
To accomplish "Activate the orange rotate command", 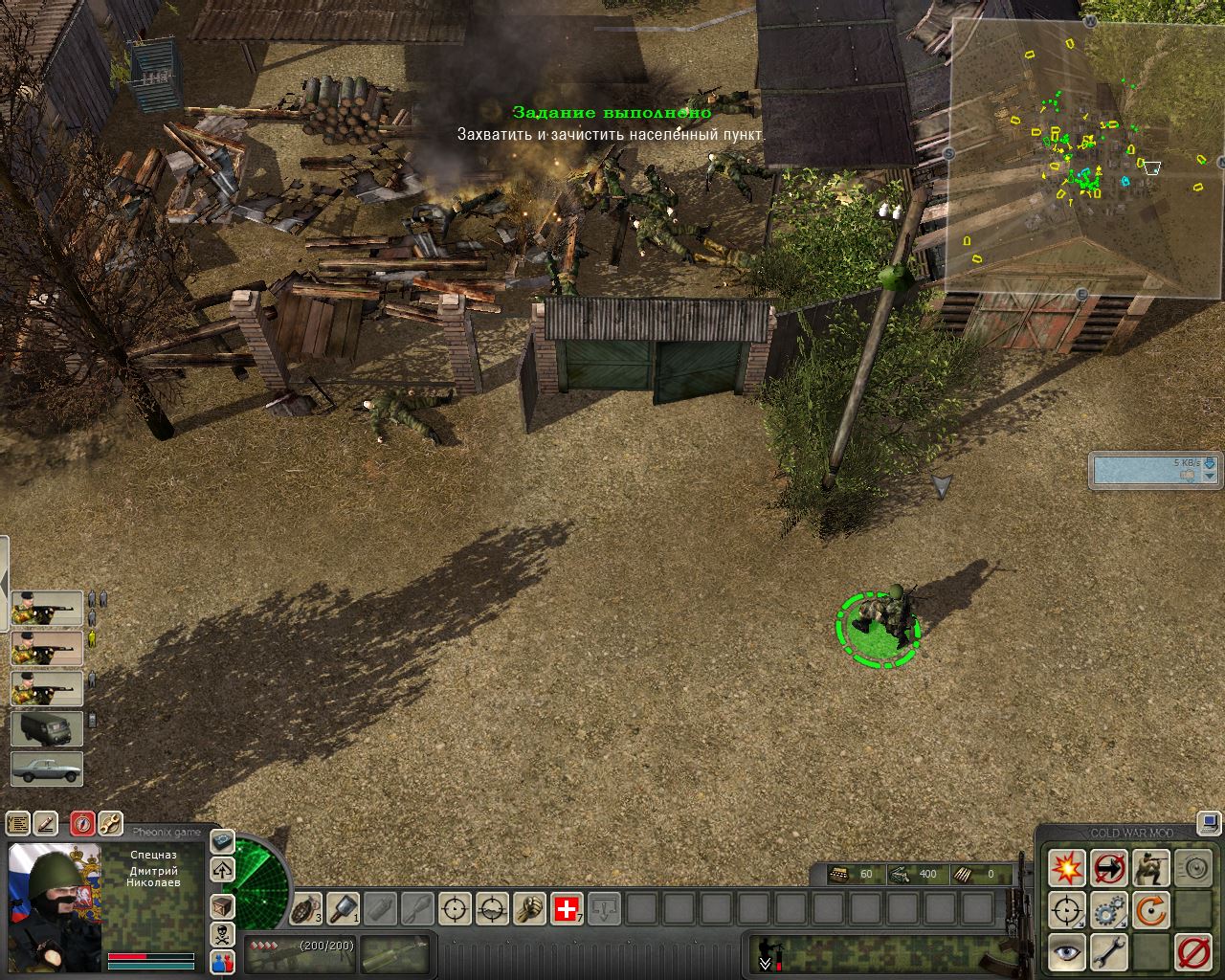I will point(1150,910).
